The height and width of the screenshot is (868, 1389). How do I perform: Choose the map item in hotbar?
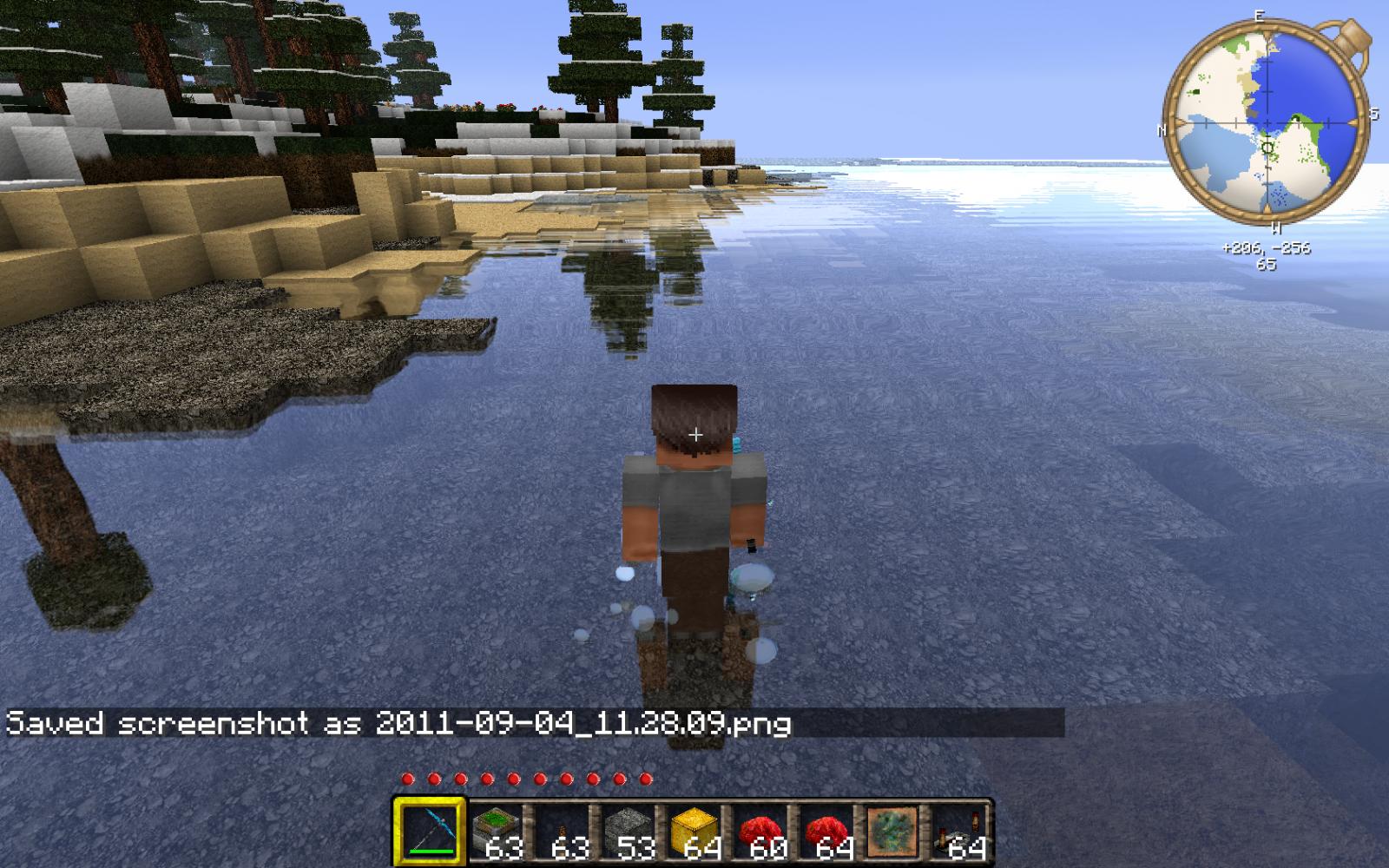pos(892,831)
